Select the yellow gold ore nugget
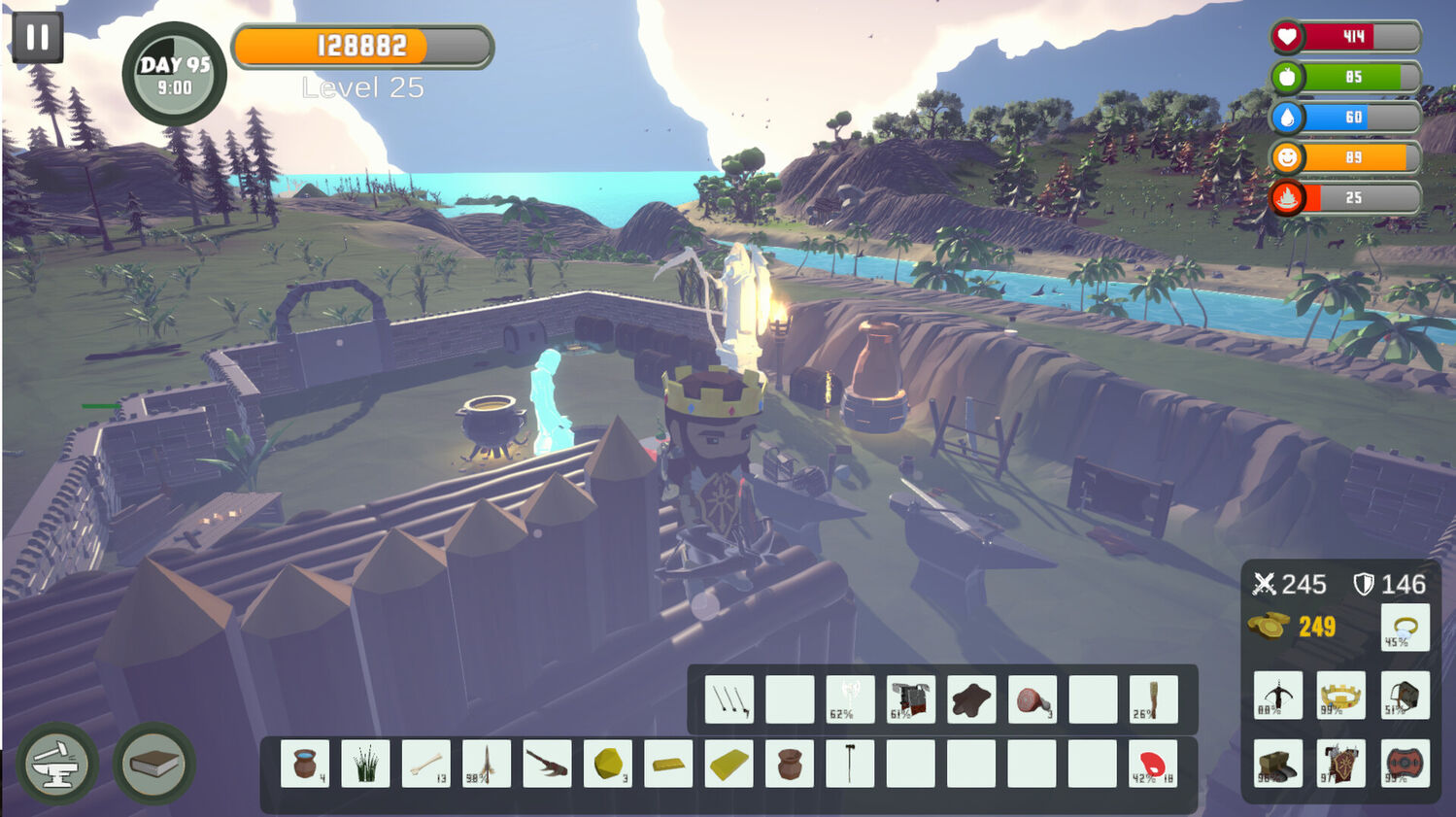This screenshot has width=1456, height=817. pyautogui.click(x=608, y=764)
